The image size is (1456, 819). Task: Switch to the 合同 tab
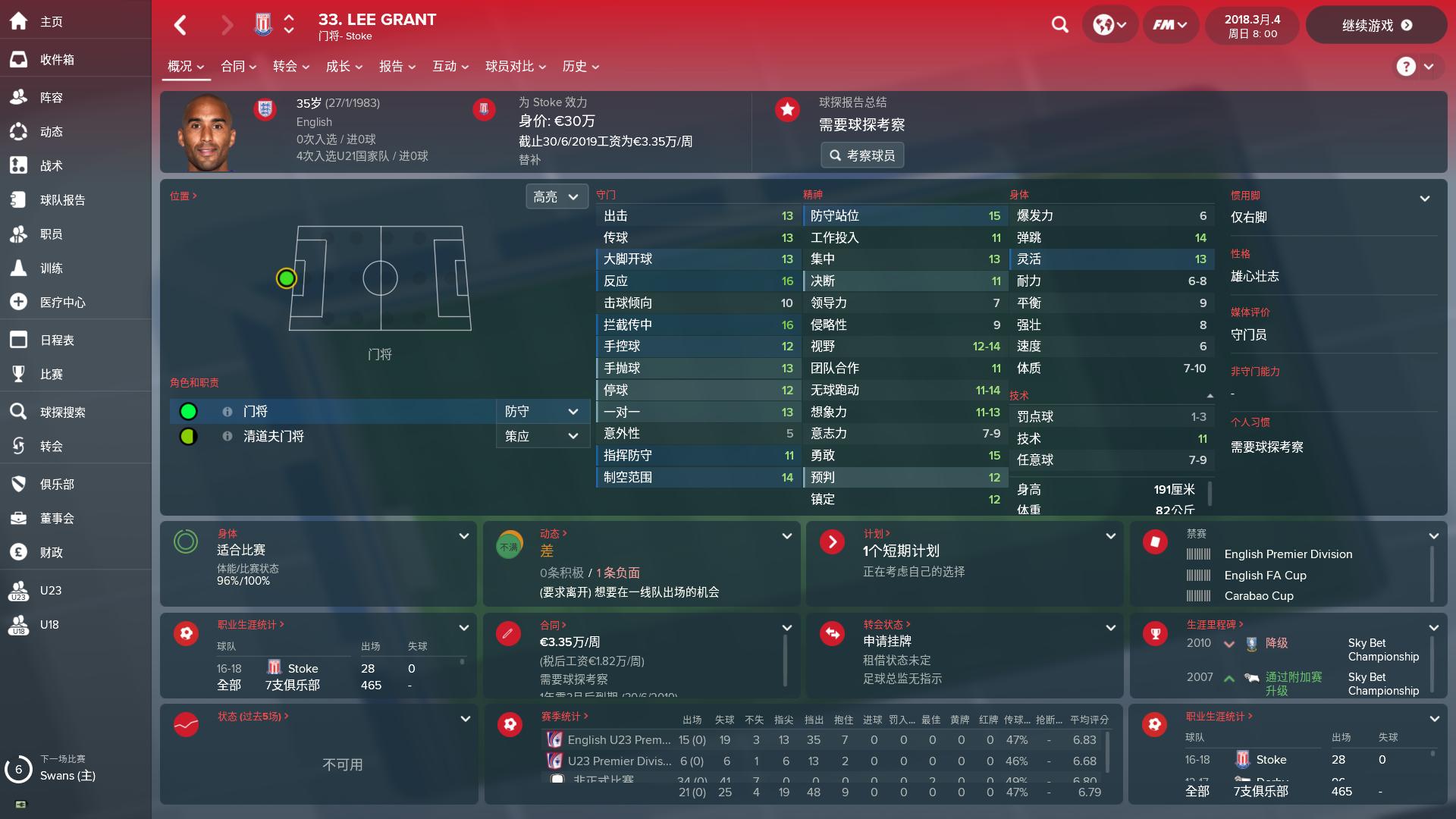(233, 66)
